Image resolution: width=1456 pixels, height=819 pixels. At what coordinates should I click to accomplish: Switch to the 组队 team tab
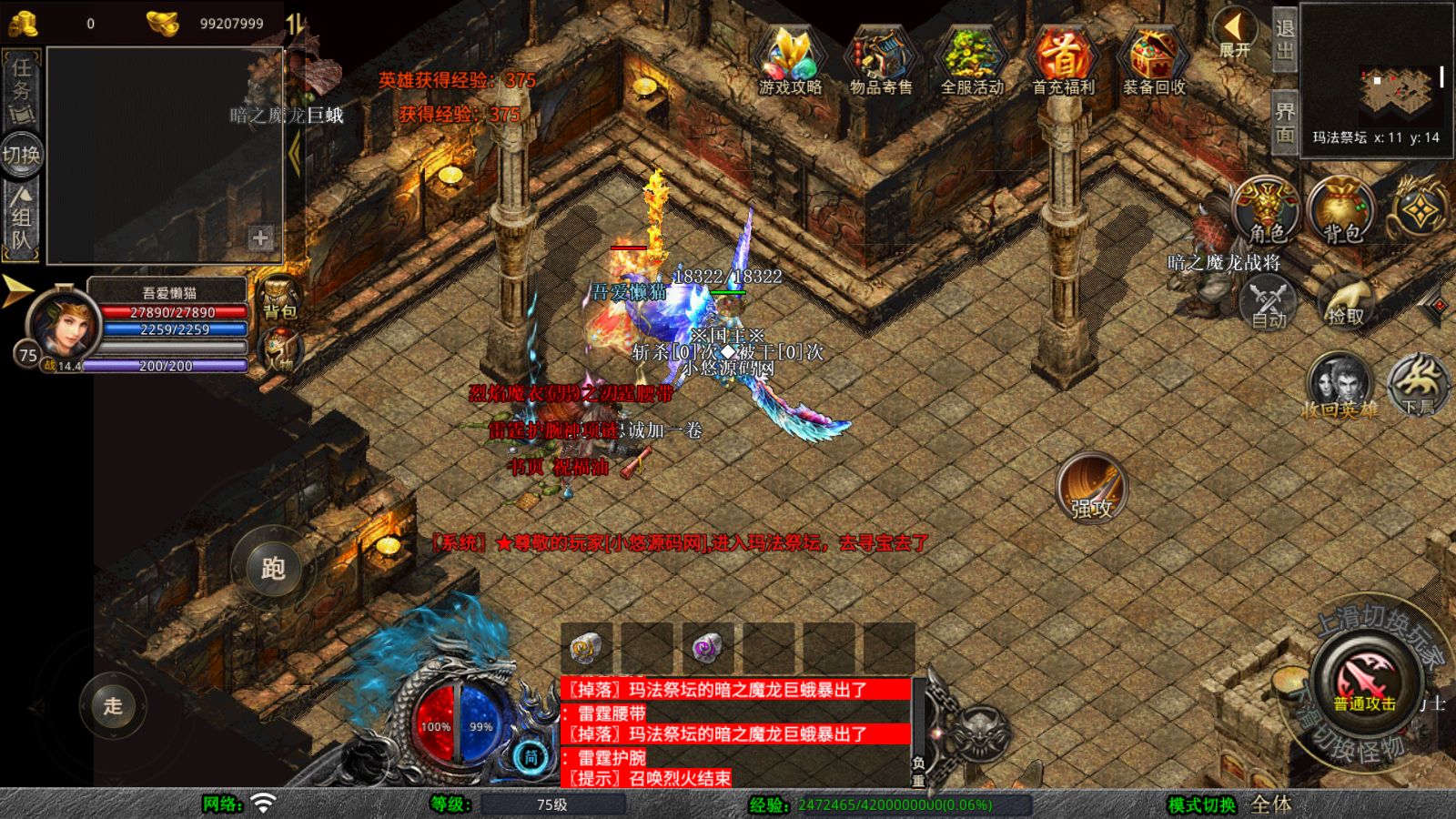click(x=22, y=218)
